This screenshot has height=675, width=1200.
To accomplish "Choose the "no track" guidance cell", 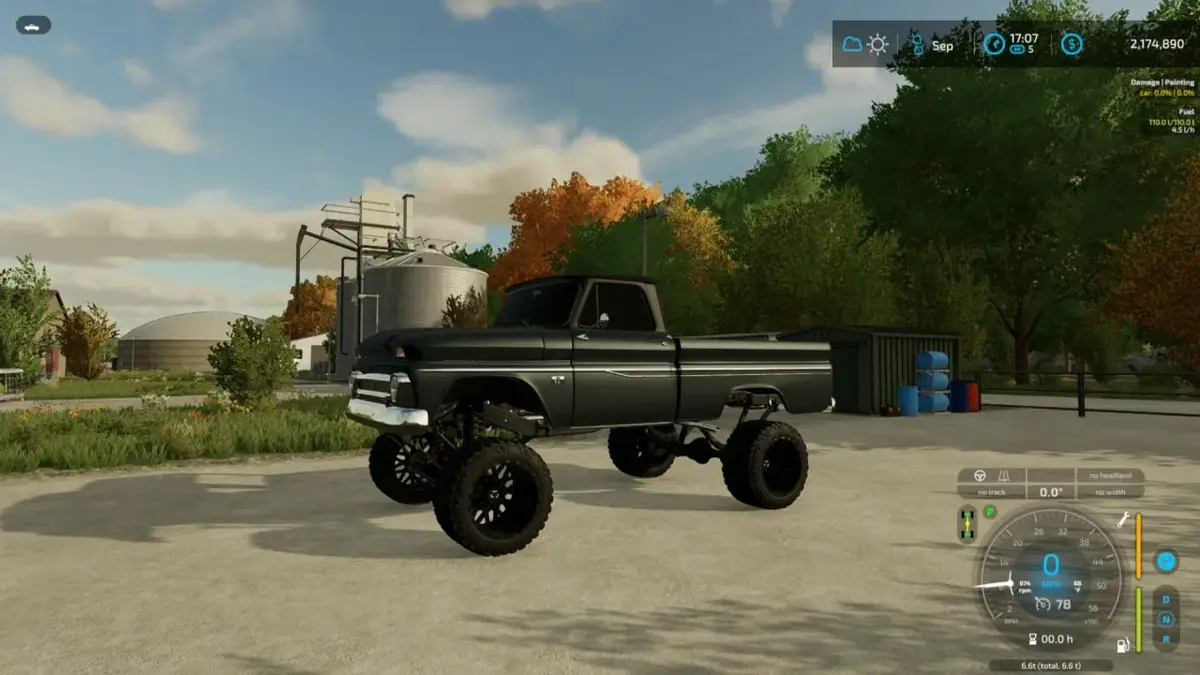I will [991, 492].
